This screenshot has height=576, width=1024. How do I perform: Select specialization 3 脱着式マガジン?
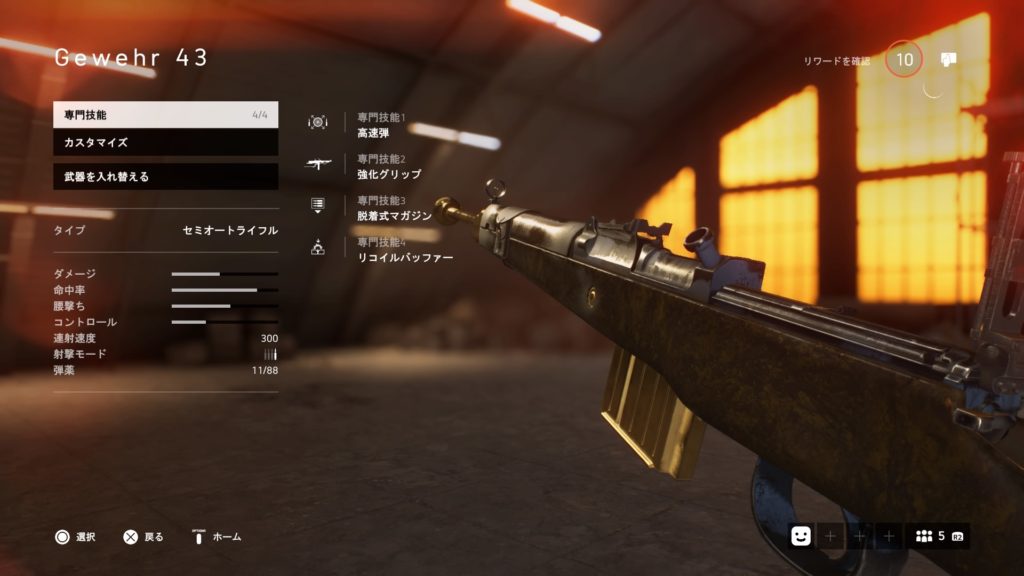pos(394,208)
